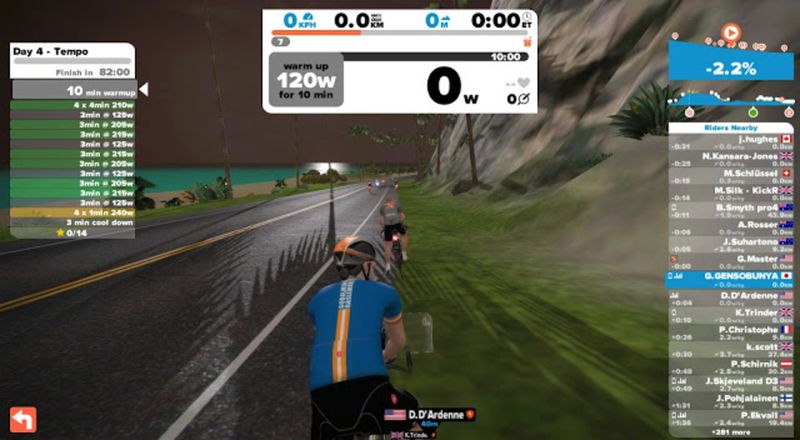
Task: Click the 4 x 4min 210w interval
Action: point(72,105)
